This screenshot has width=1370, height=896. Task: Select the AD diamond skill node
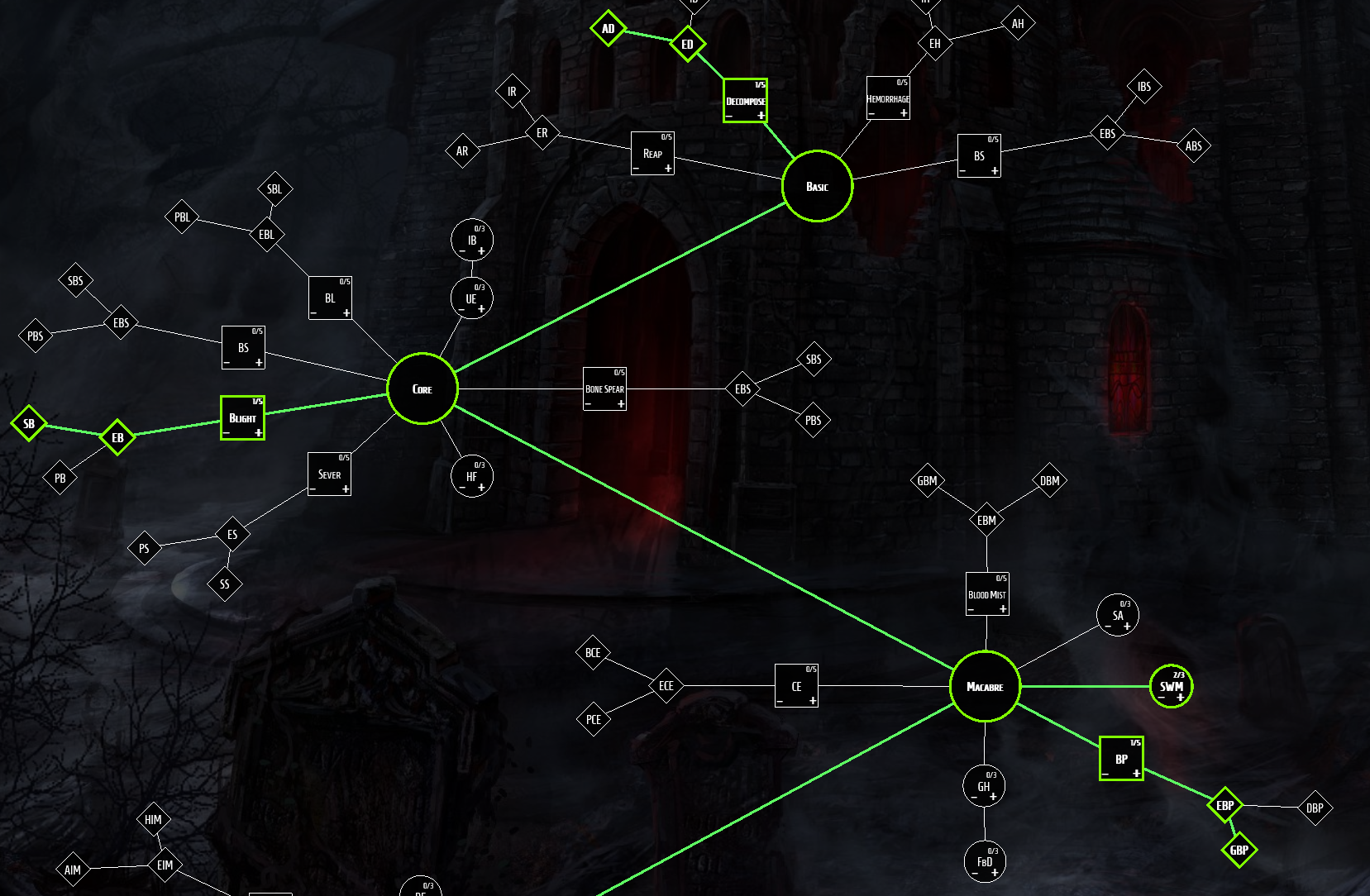tap(609, 28)
